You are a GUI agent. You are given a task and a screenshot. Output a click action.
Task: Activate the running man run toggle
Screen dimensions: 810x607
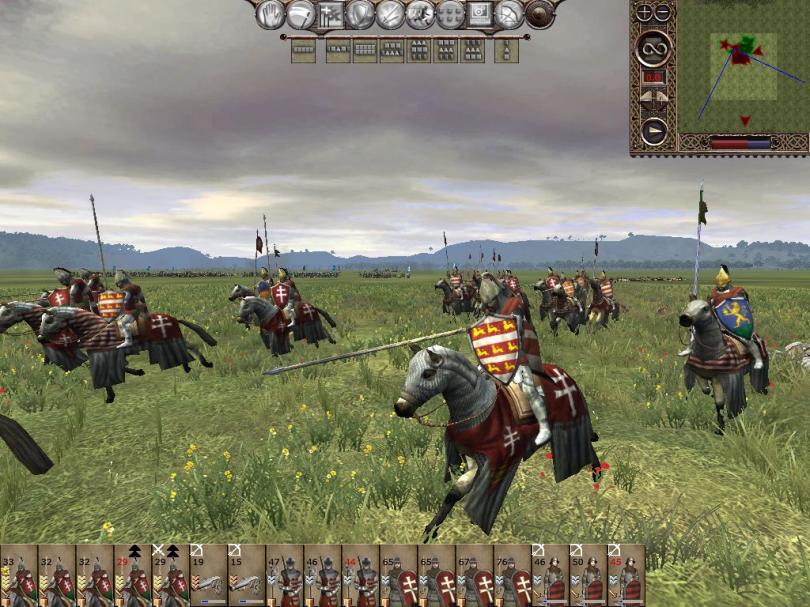click(420, 15)
